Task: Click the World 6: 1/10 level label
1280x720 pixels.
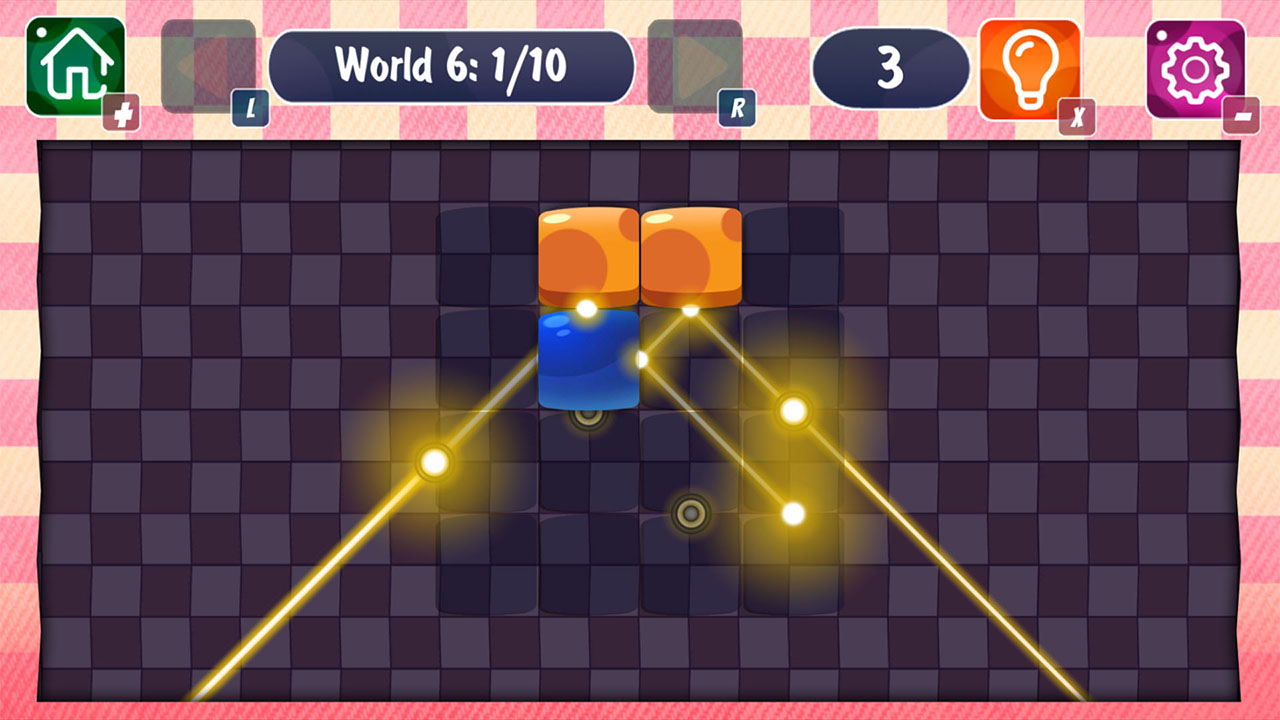Action: [x=453, y=64]
